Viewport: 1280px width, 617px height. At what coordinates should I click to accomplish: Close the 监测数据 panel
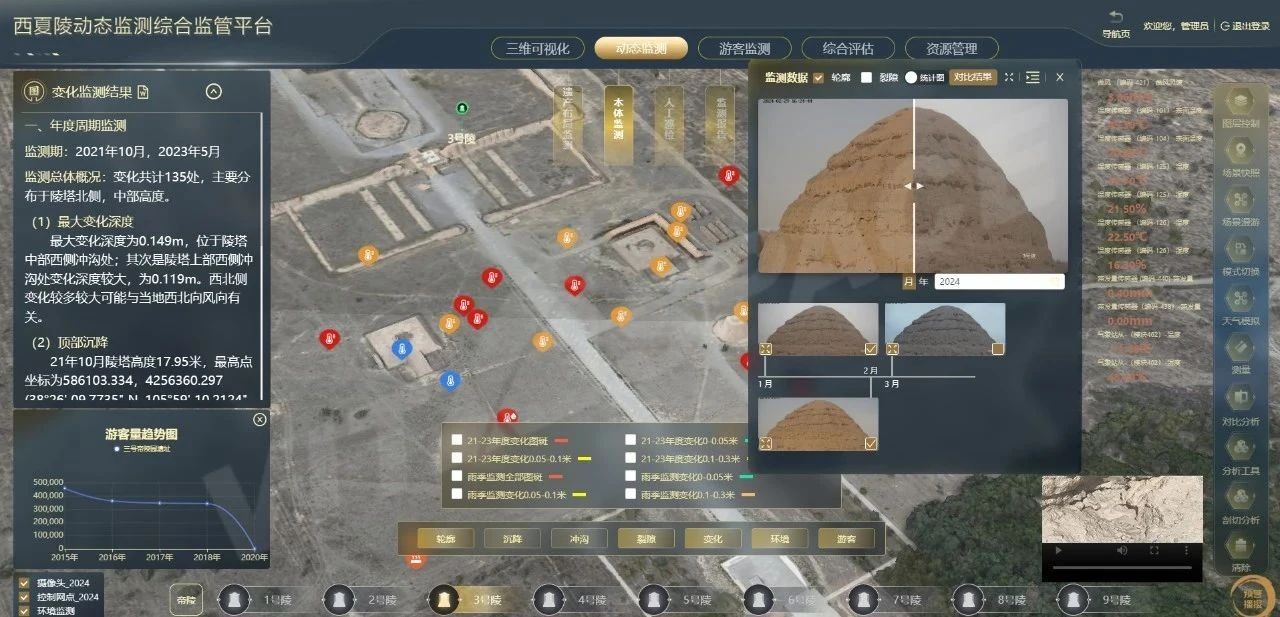pyautogui.click(x=1060, y=77)
